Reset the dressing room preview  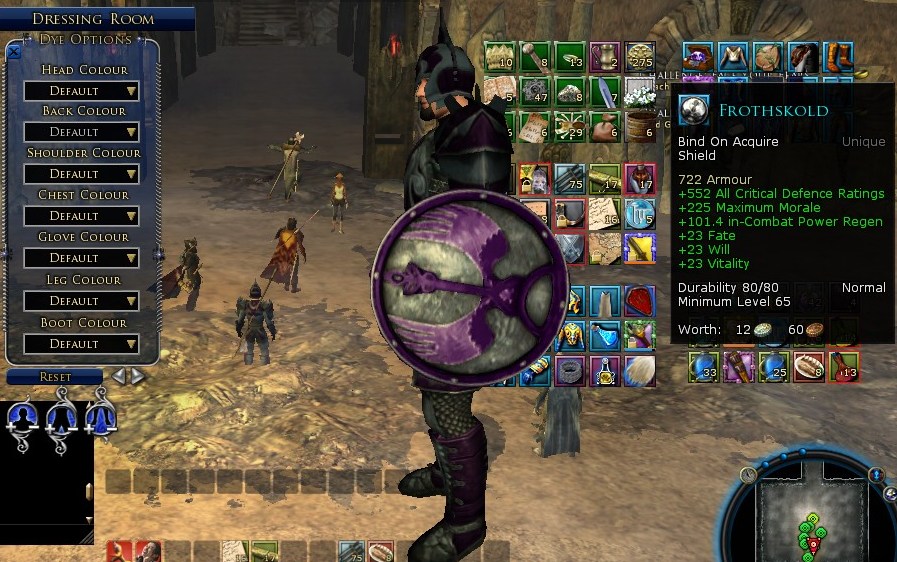[x=55, y=377]
